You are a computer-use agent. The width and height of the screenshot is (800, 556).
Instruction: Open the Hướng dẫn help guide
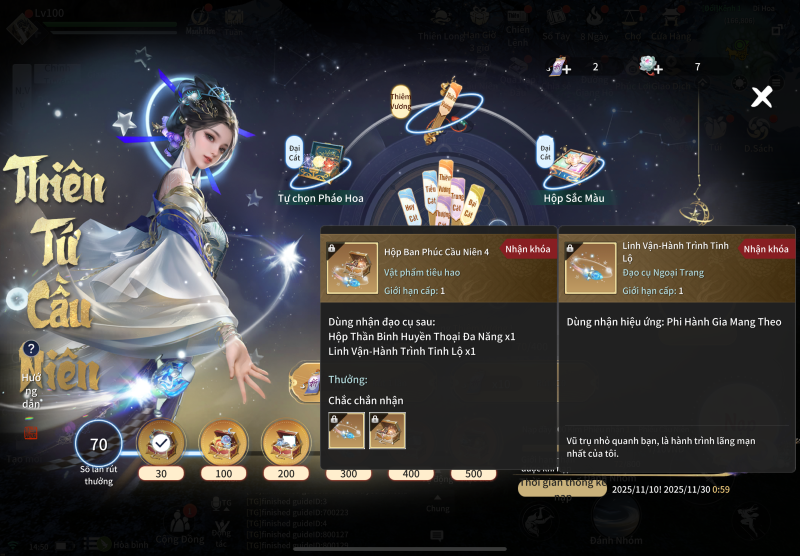pos(31,349)
